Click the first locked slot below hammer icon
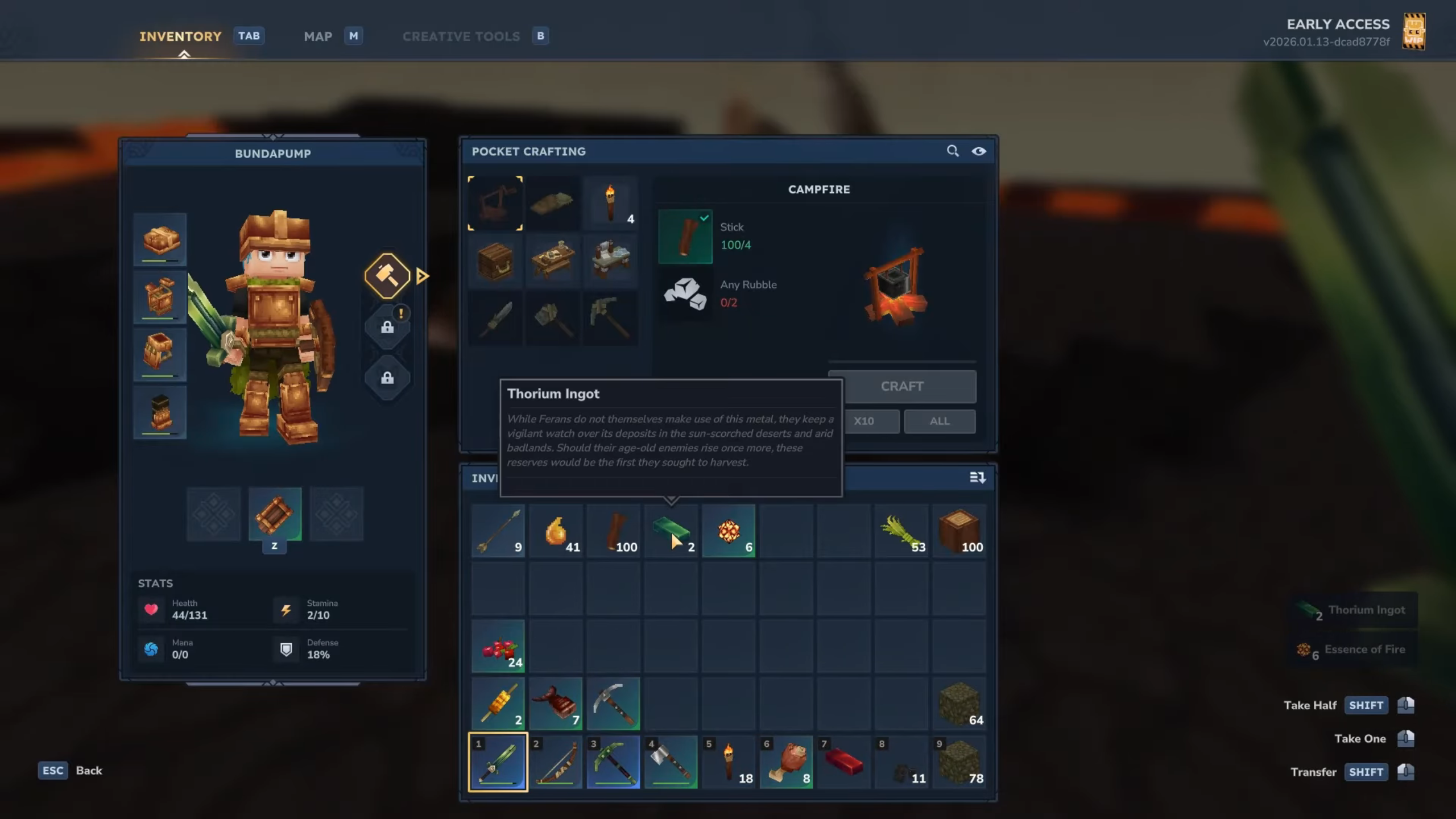1456x819 pixels. [x=388, y=327]
